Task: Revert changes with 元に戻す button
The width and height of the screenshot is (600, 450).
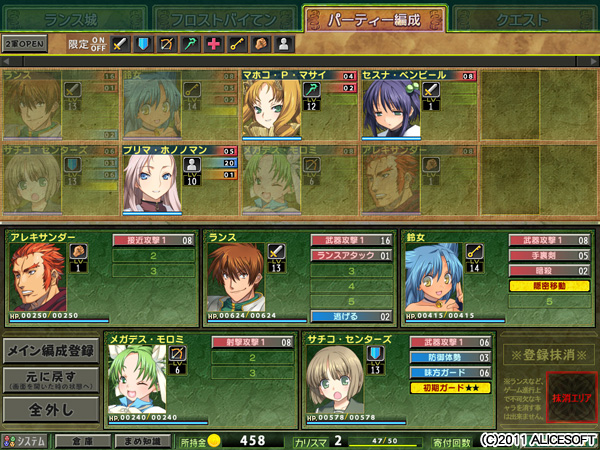Action: (x=49, y=381)
